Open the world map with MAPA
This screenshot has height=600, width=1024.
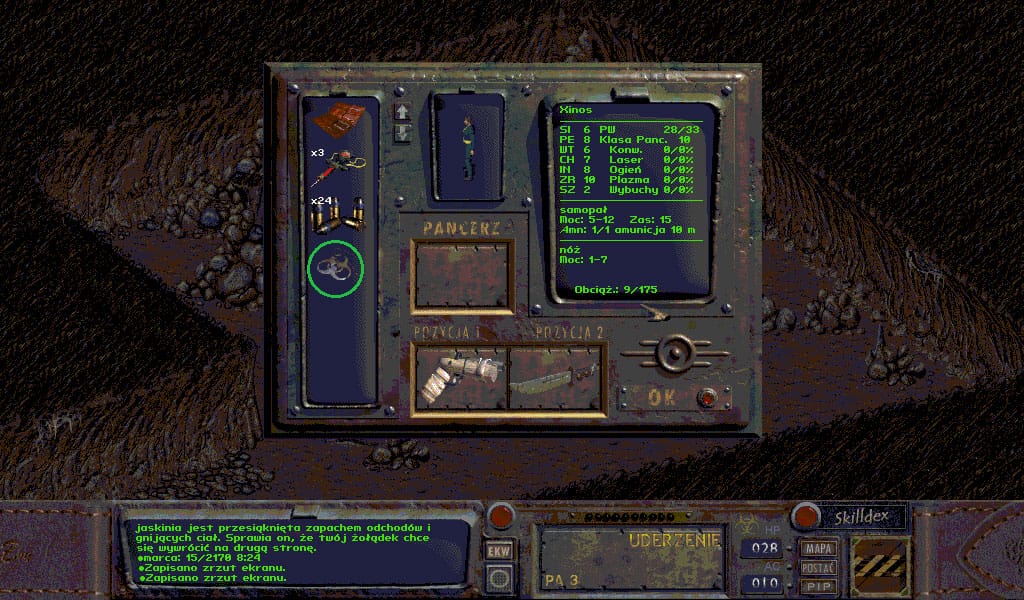819,548
